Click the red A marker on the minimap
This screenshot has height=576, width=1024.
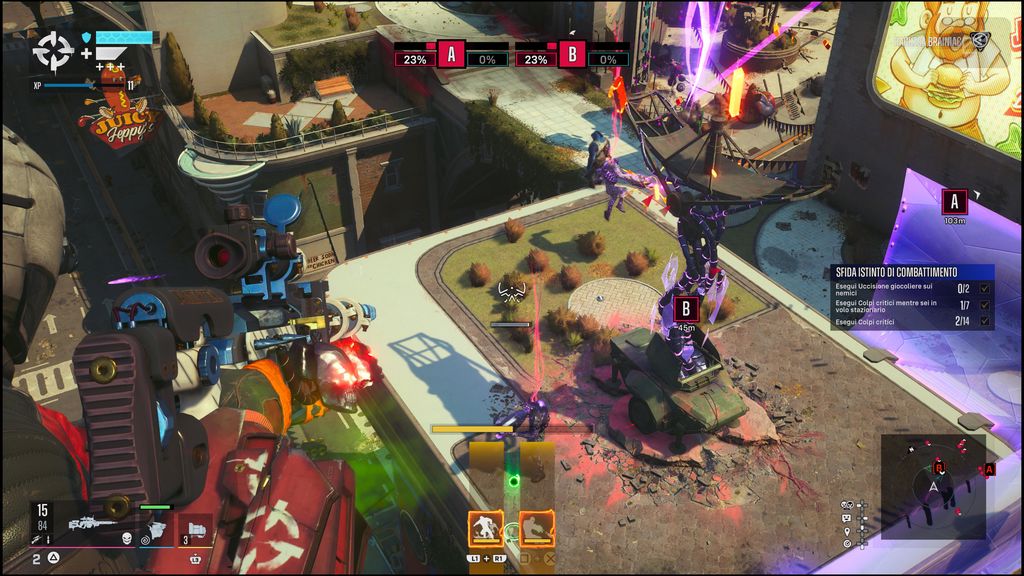point(989,469)
